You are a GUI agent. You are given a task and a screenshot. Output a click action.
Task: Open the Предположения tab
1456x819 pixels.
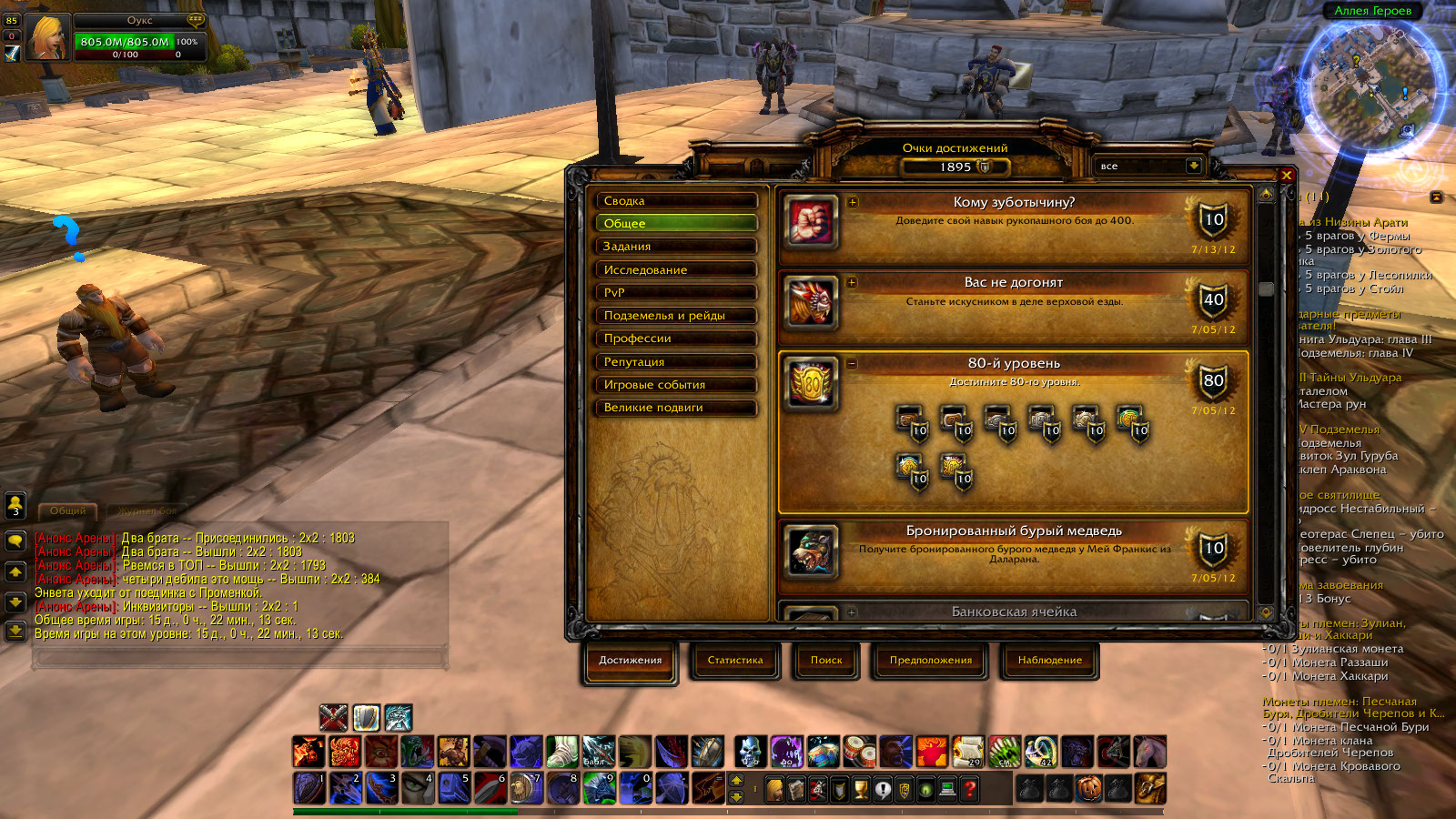click(930, 661)
